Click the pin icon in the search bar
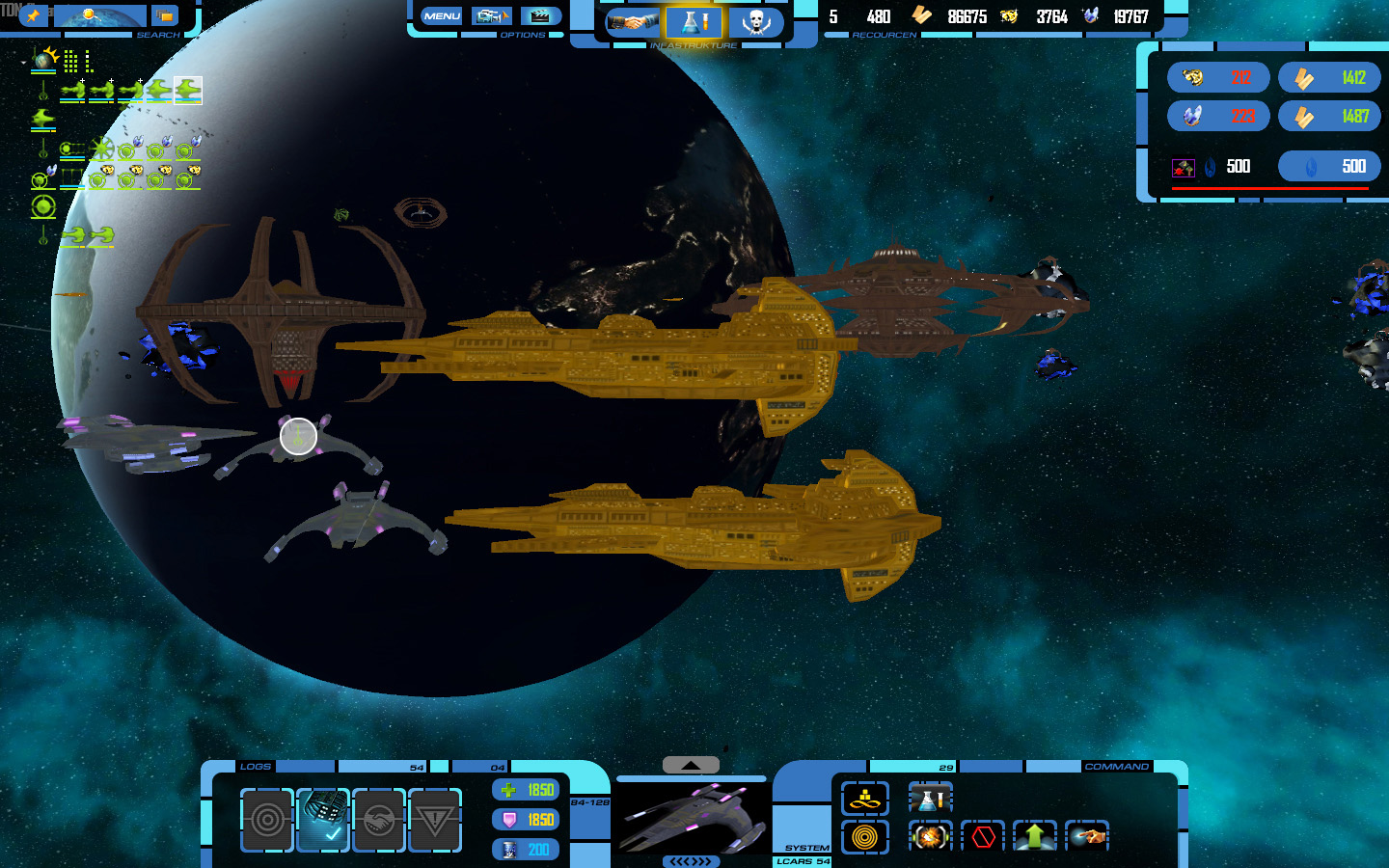 [x=33, y=15]
